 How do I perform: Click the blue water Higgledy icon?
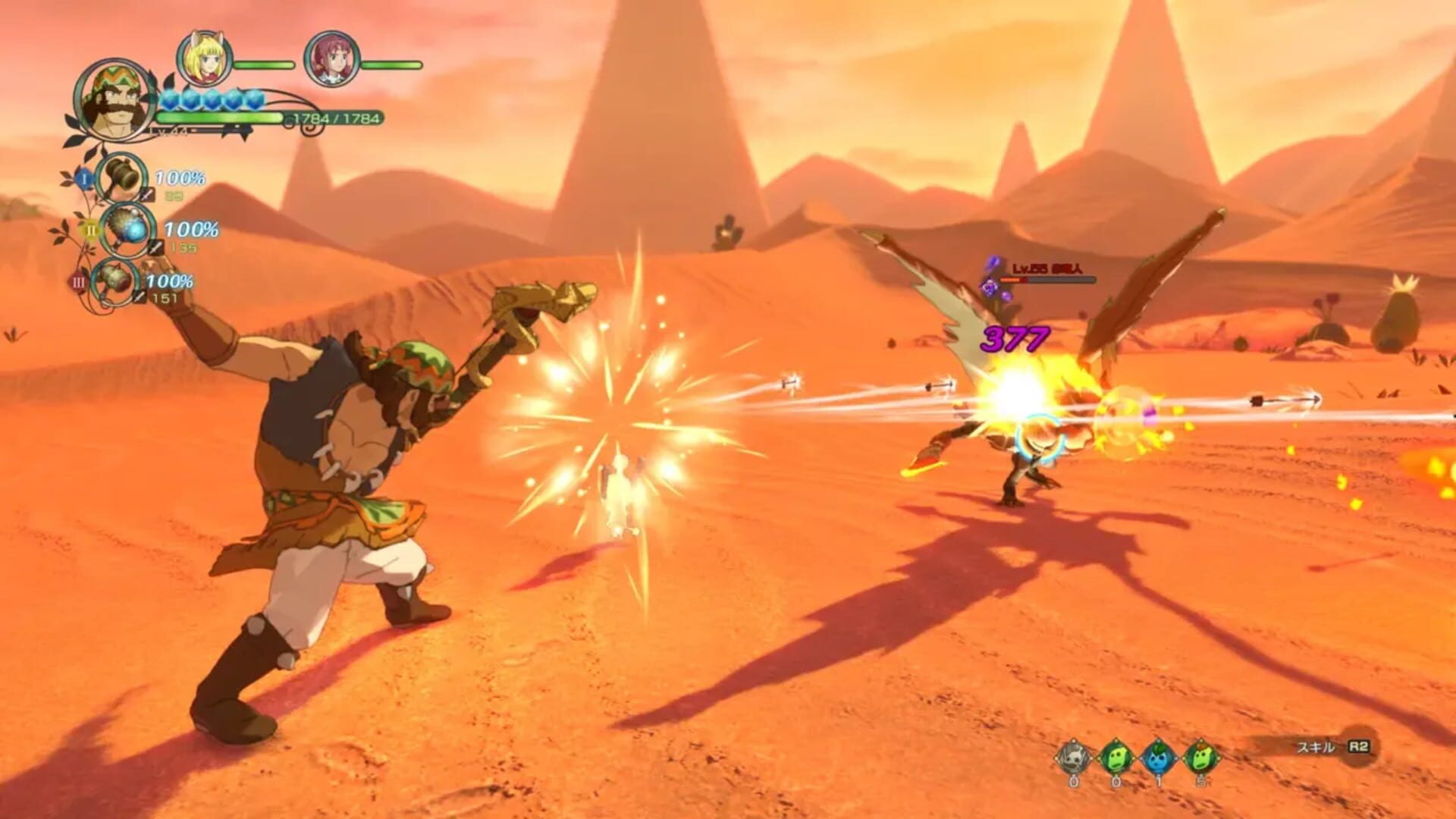1157,757
